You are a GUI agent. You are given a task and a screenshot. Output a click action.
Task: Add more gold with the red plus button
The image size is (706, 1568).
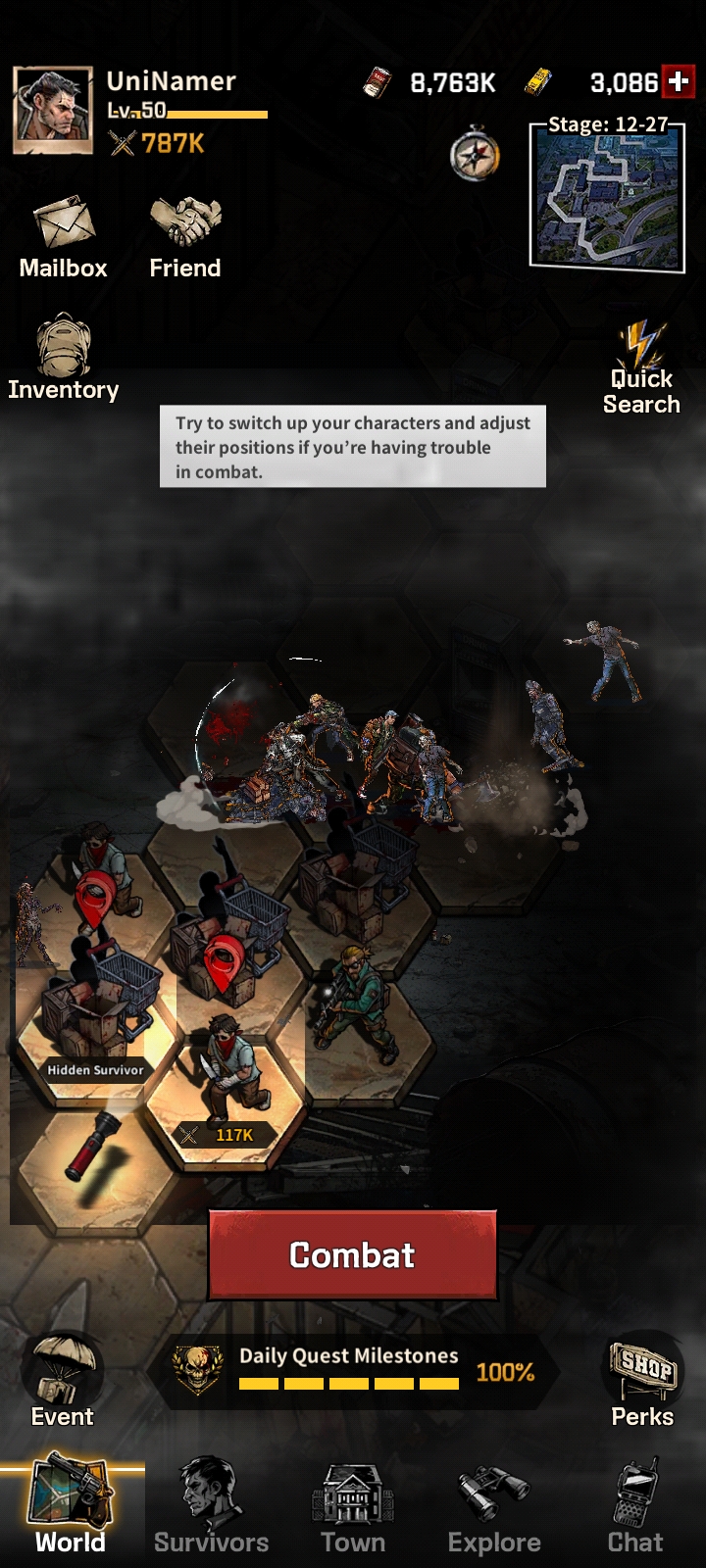[x=678, y=82]
